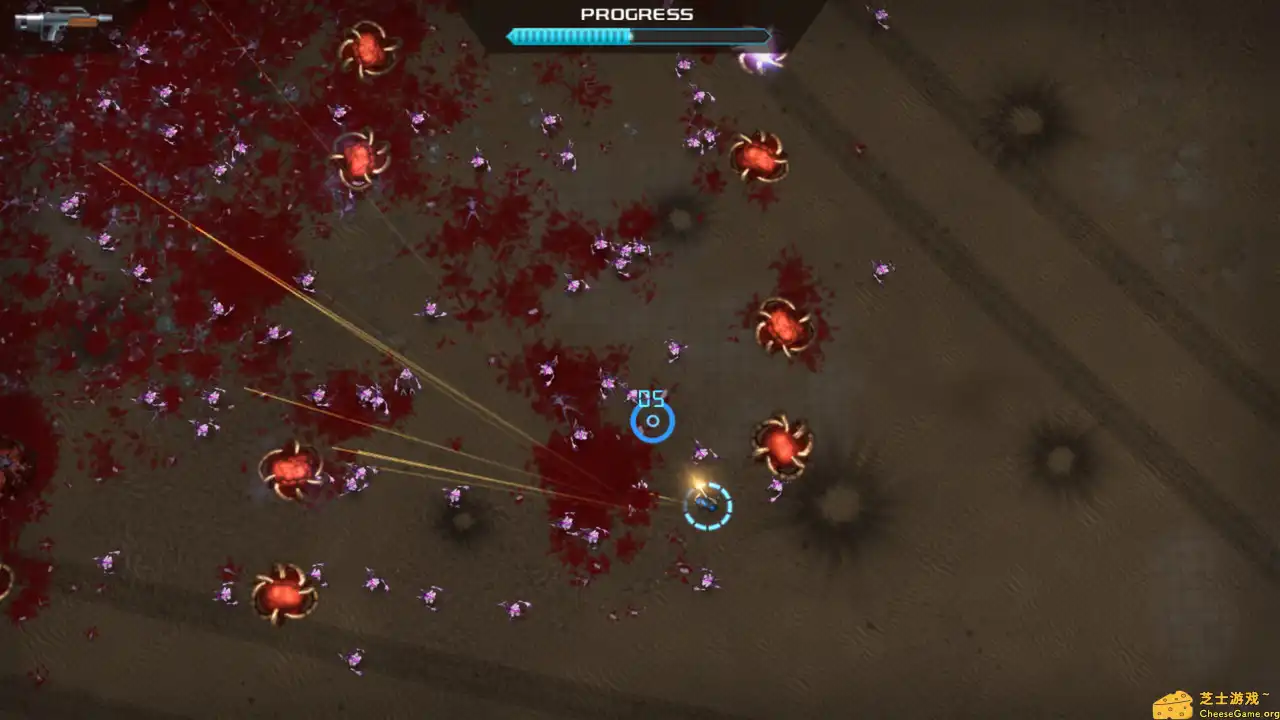Screen dimensions: 1280x720
Task: Click the empty portion of the progress bar
Action: 700,37
